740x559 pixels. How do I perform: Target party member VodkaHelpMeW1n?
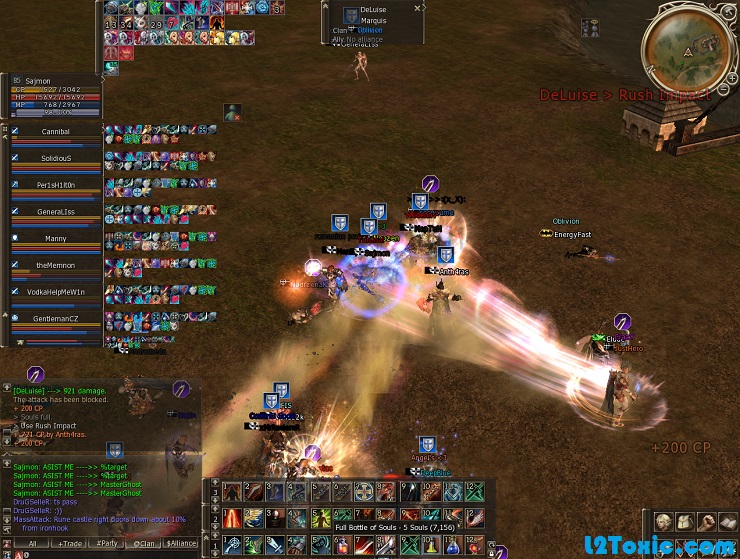point(55,291)
